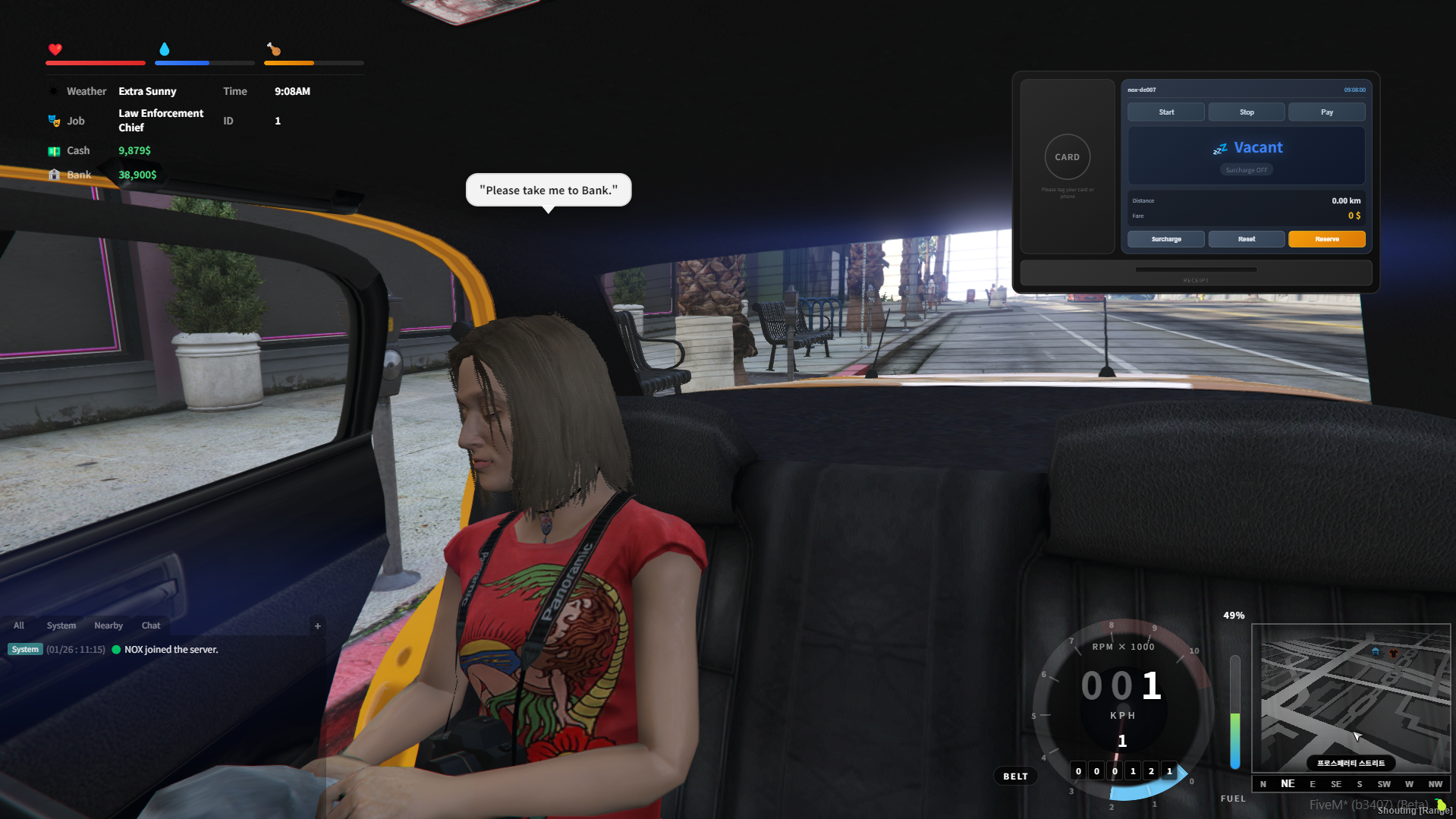Click the water droplet thirst icon

click(165, 49)
